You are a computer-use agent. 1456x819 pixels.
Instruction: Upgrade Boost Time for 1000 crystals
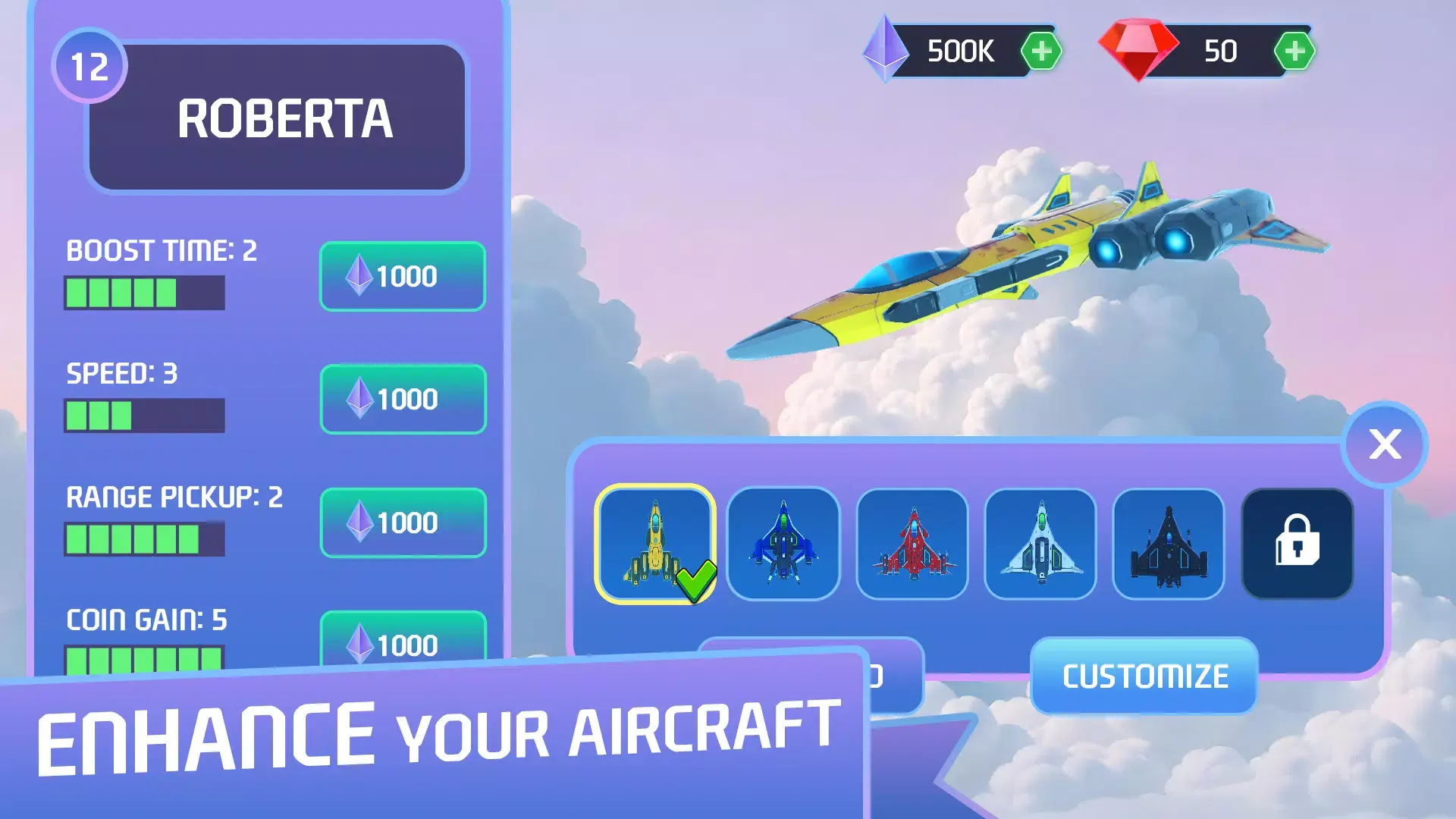tap(403, 278)
